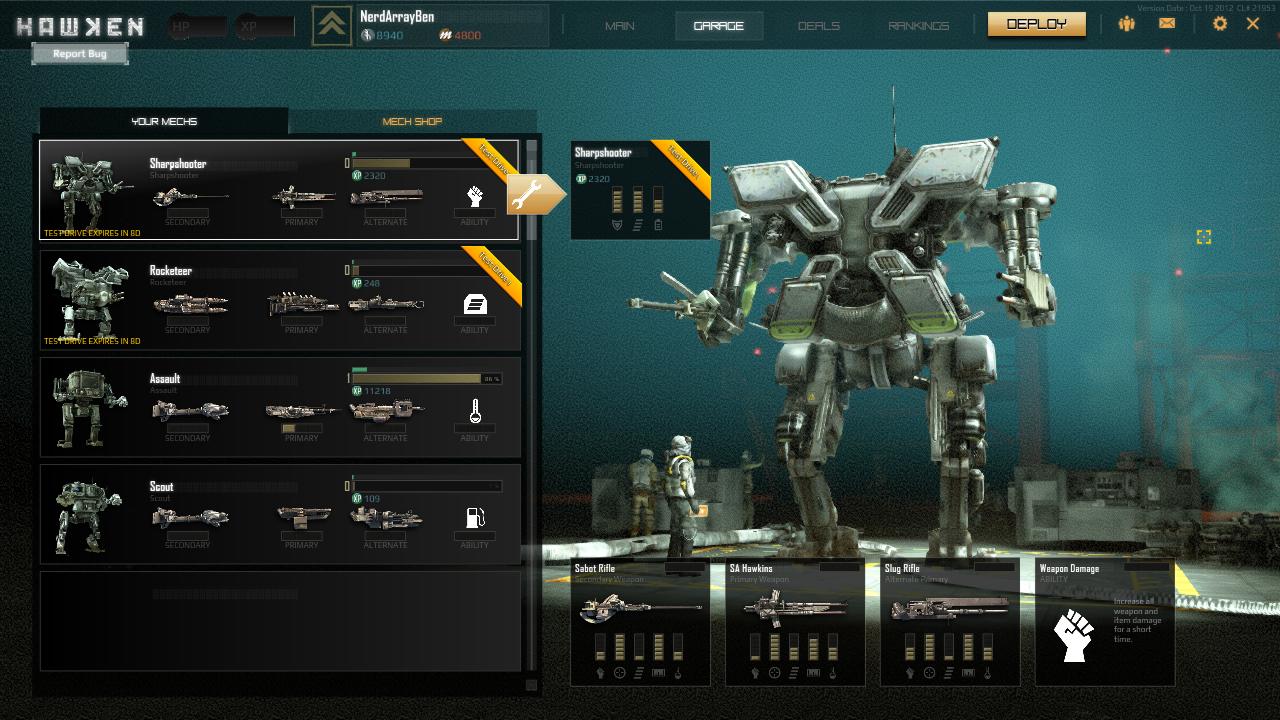Hit the Deploy button
This screenshot has width=1280, height=720.
1036,24
